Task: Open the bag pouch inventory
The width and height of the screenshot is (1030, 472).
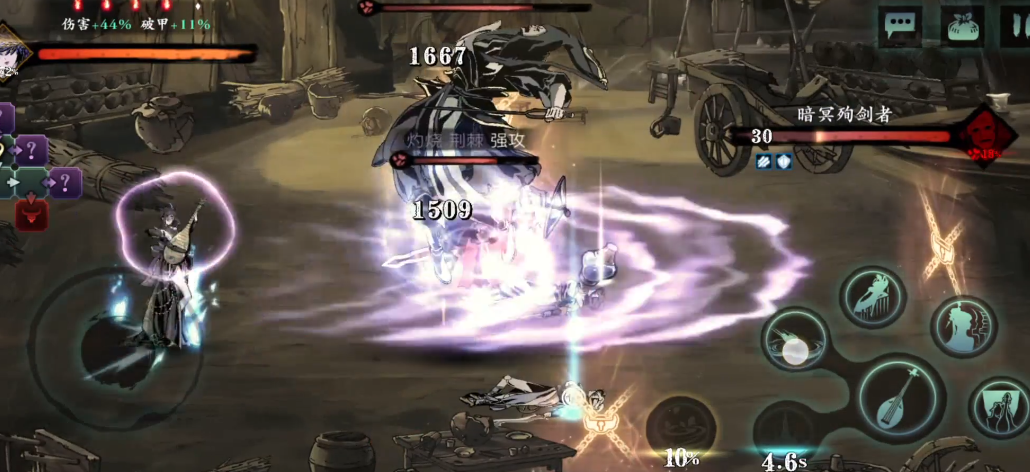Action: tap(963, 26)
